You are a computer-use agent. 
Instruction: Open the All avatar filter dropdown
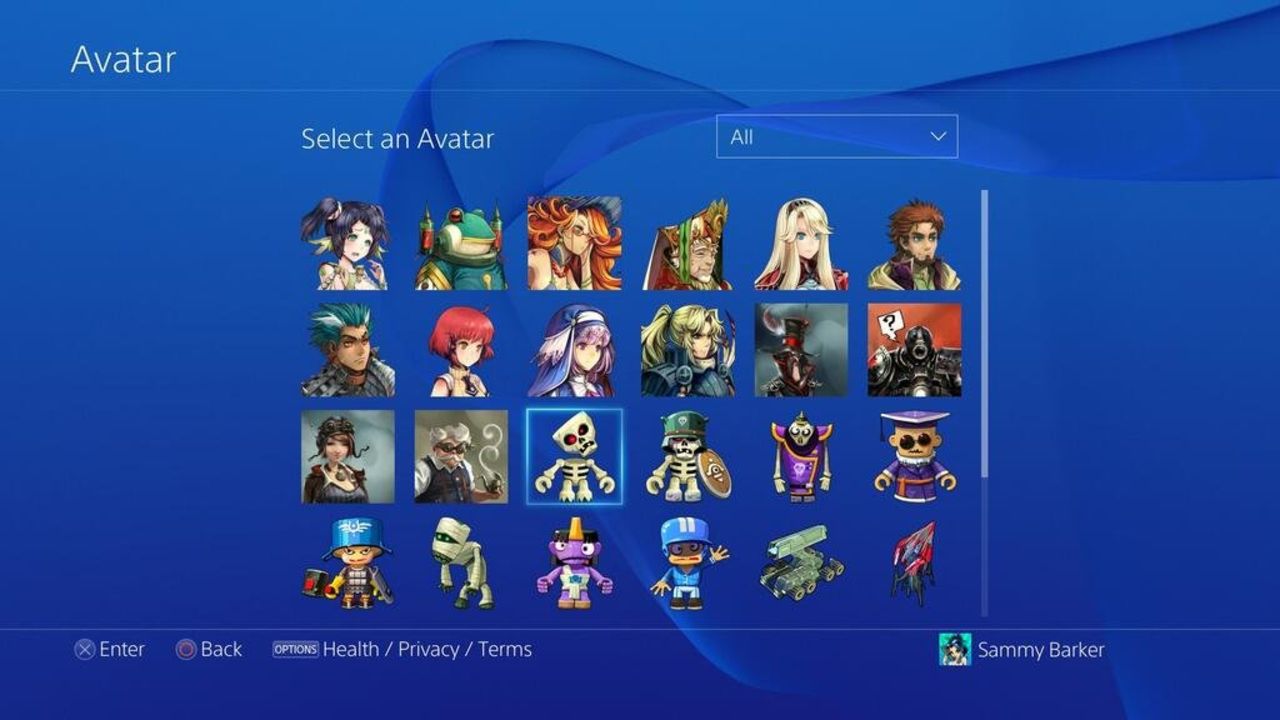pos(836,135)
